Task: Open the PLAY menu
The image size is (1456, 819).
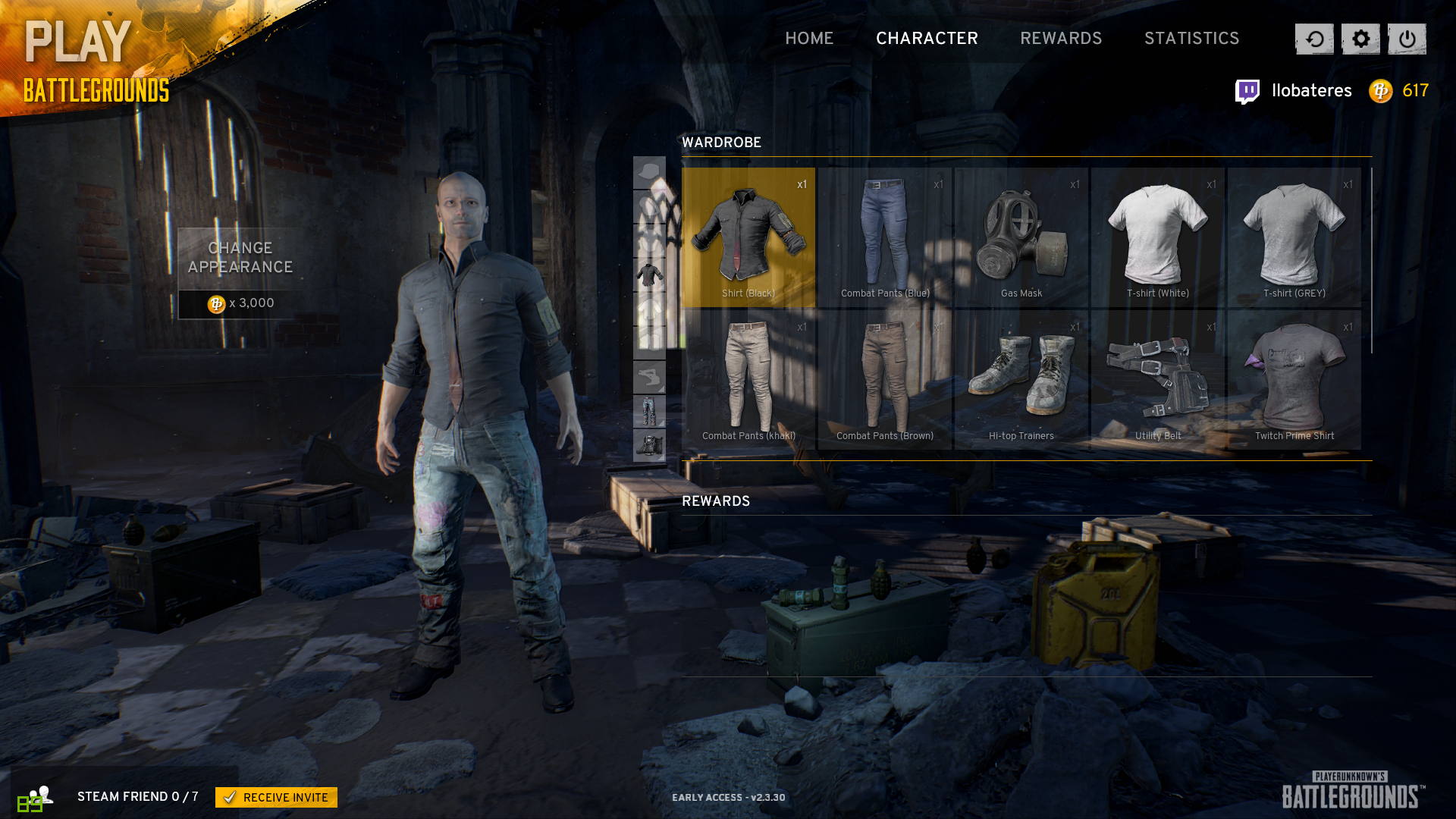Action: (78, 42)
